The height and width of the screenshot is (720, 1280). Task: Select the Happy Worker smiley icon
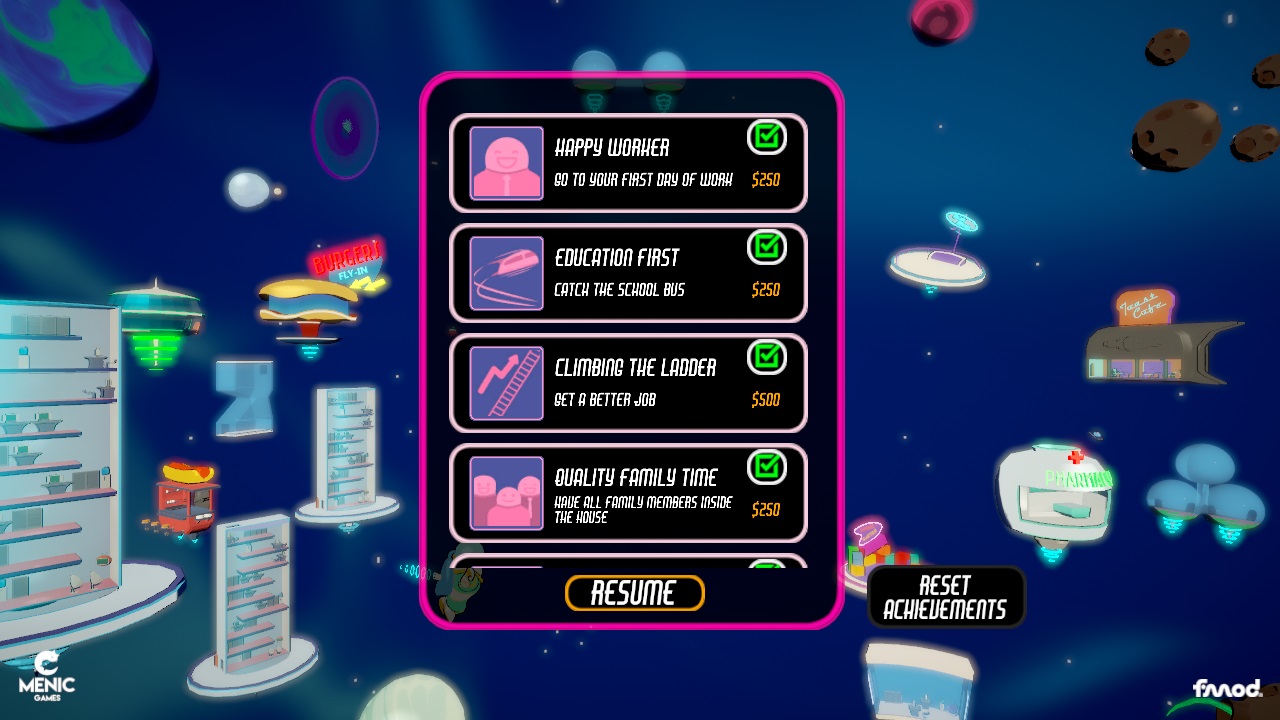pyautogui.click(x=505, y=163)
